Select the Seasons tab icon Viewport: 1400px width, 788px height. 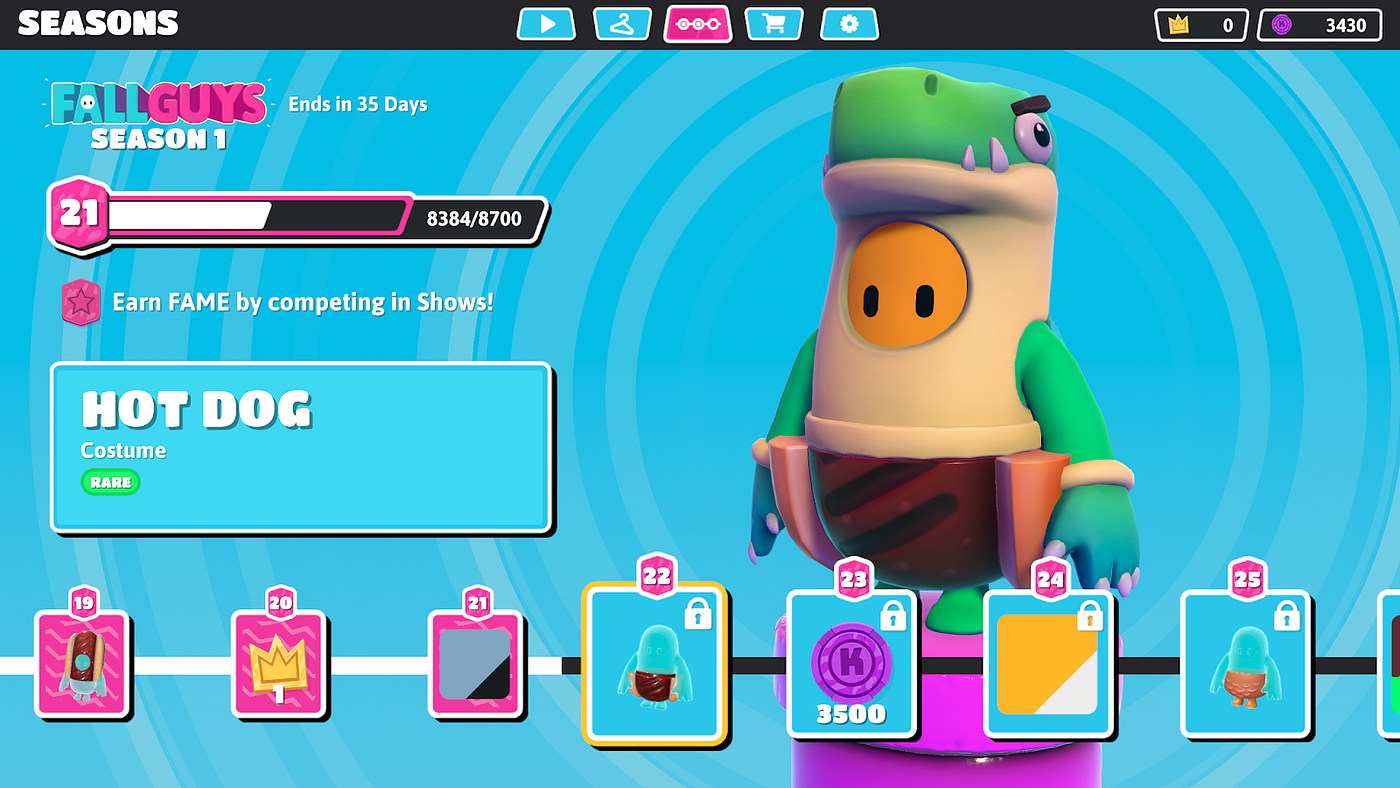click(698, 24)
